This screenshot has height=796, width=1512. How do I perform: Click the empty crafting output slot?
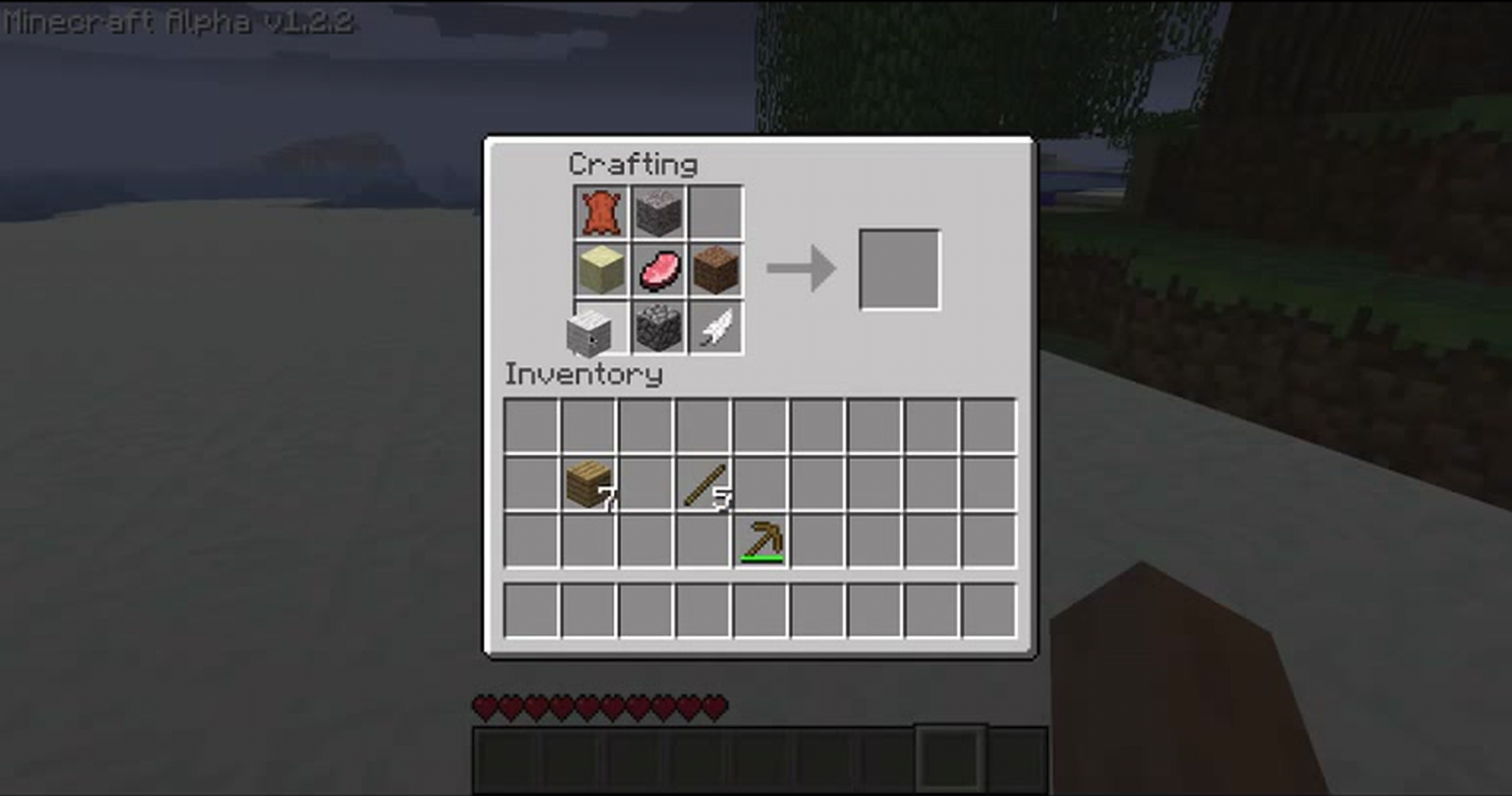coord(899,269)
